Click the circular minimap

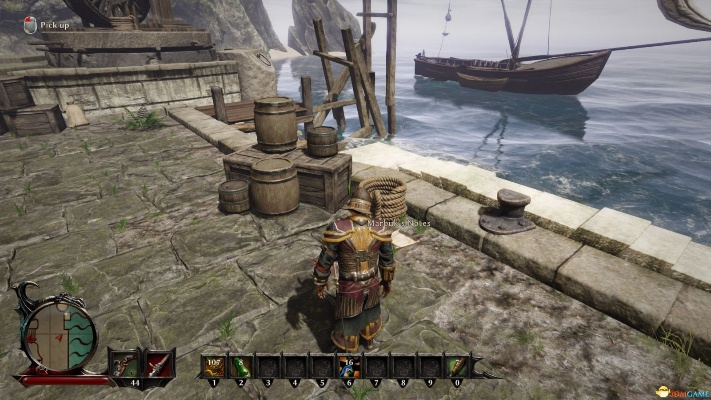(x=59, y=335)
